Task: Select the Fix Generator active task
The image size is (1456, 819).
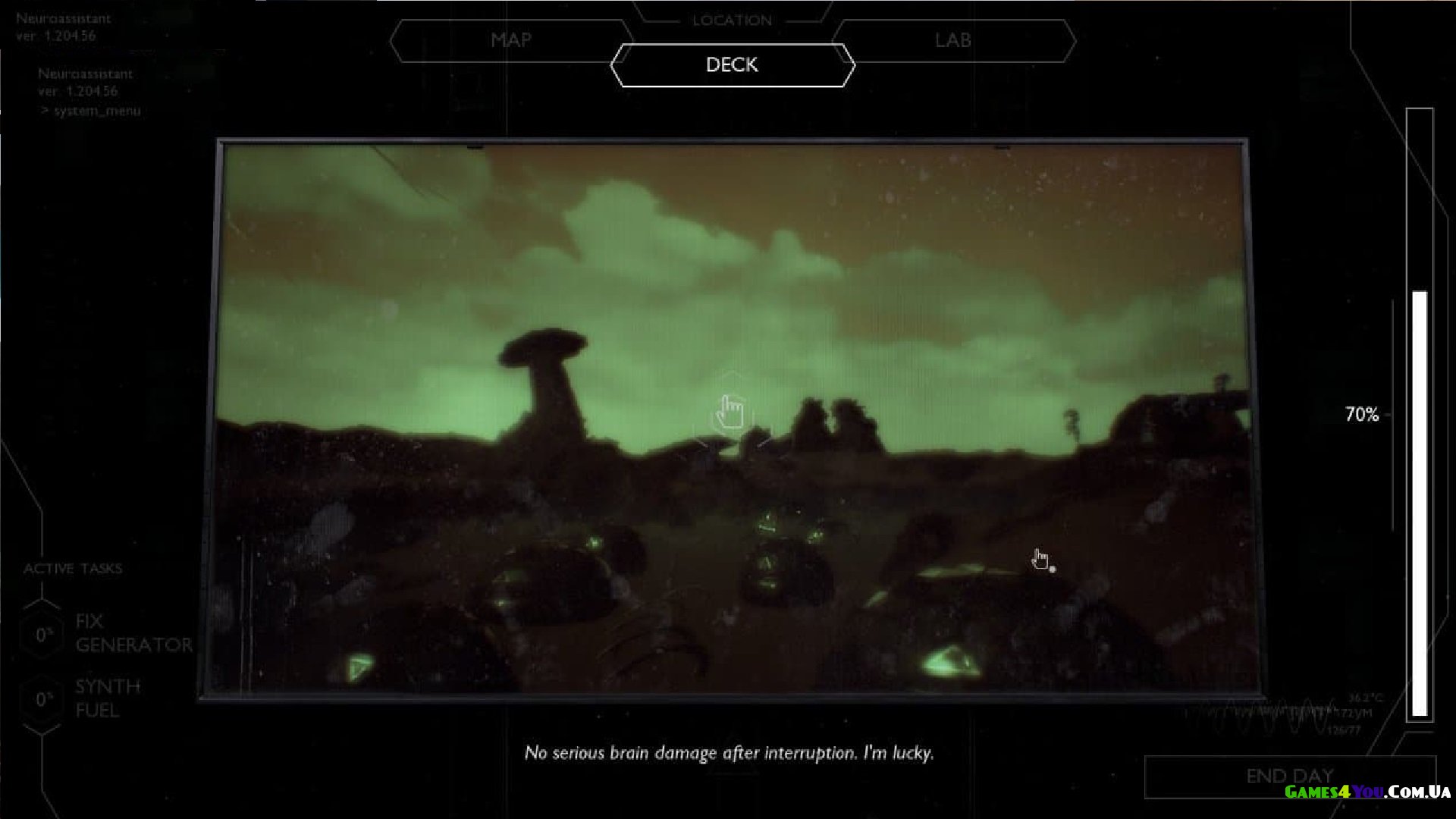Action: tap(133, 633)
